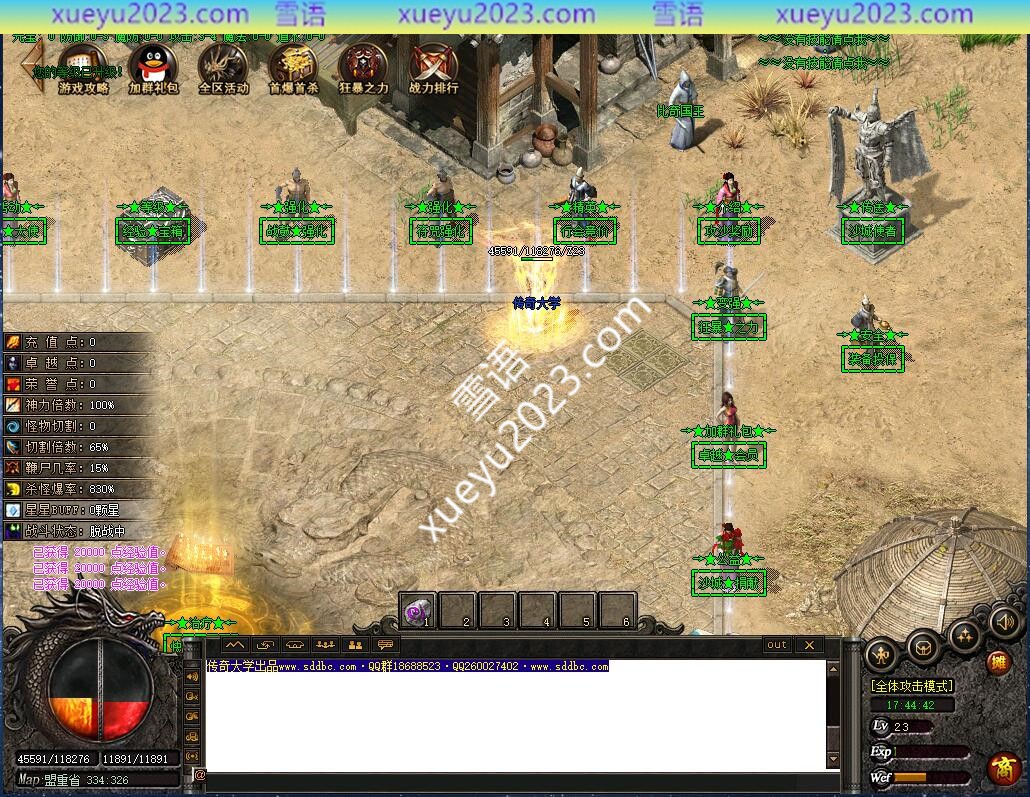The height and width of the screenshot is (797, 1030).
Task: Click the speech bubble chat channel button
Action: 385,645
